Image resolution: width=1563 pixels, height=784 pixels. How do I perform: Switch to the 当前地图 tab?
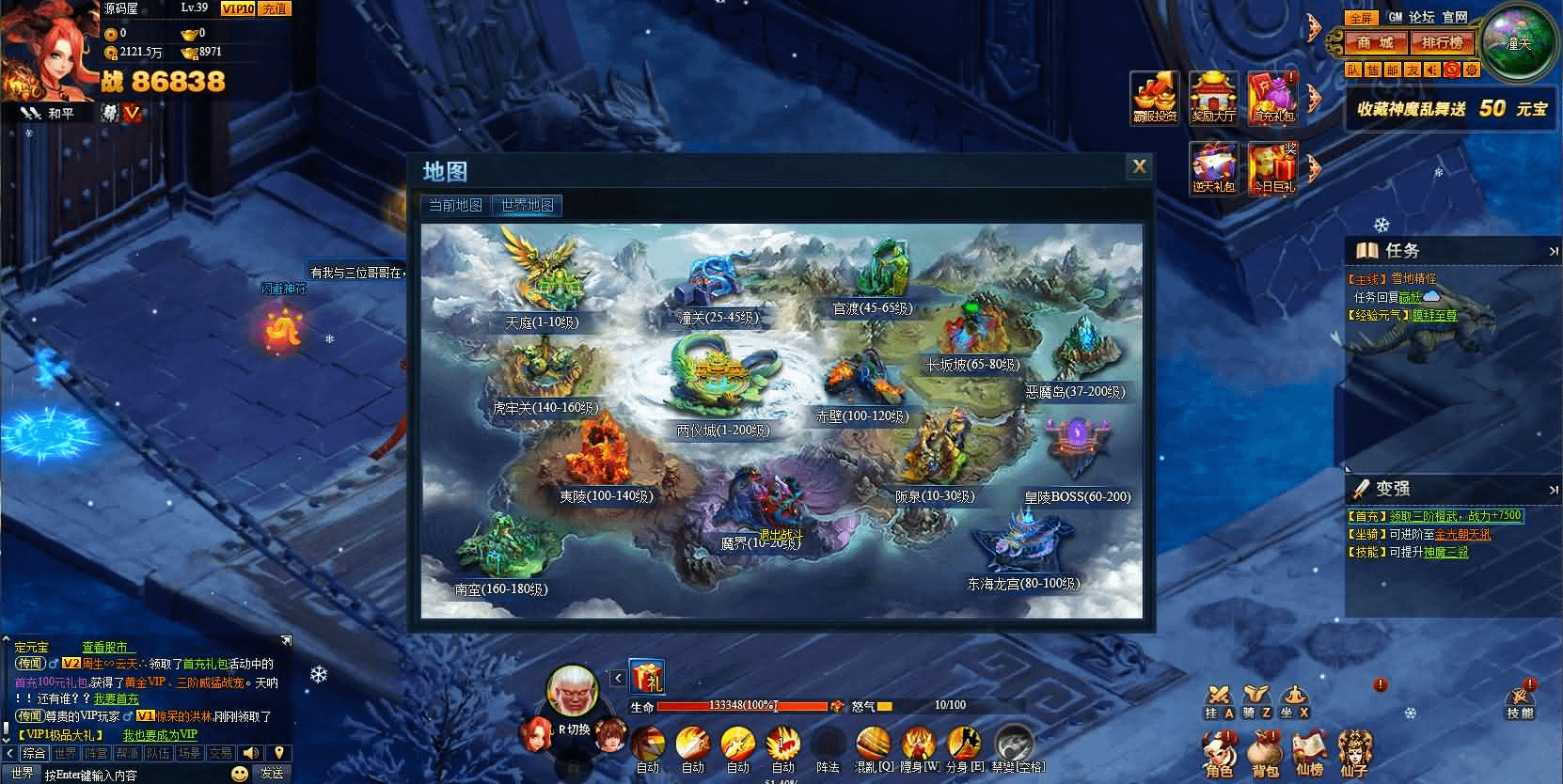pyautogui.click(x=456, y=206)
